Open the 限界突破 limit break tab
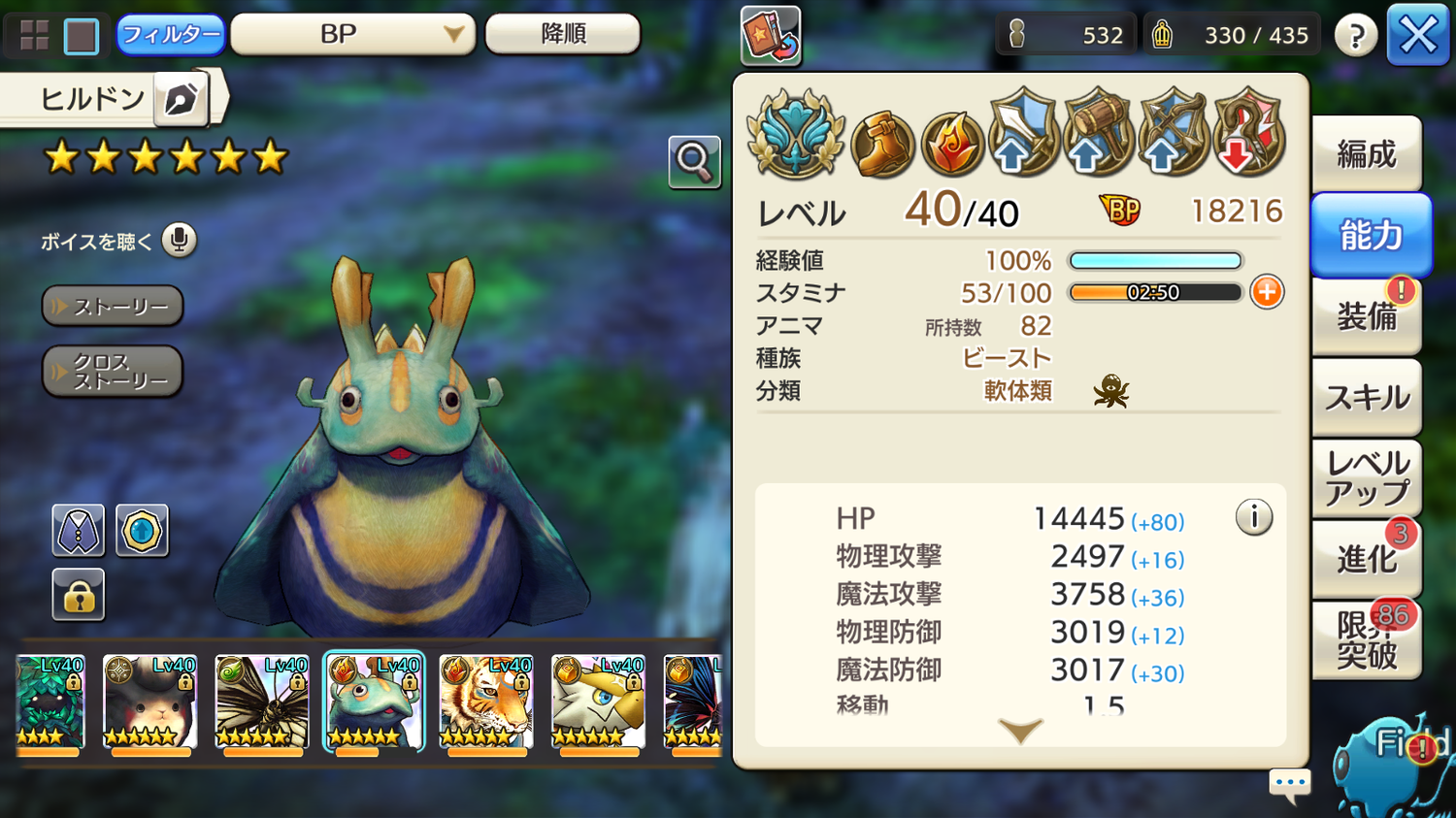Image resolution: width=1456 pixels, height=818 pixels. pyautogui.click(x=1366, y=640)
